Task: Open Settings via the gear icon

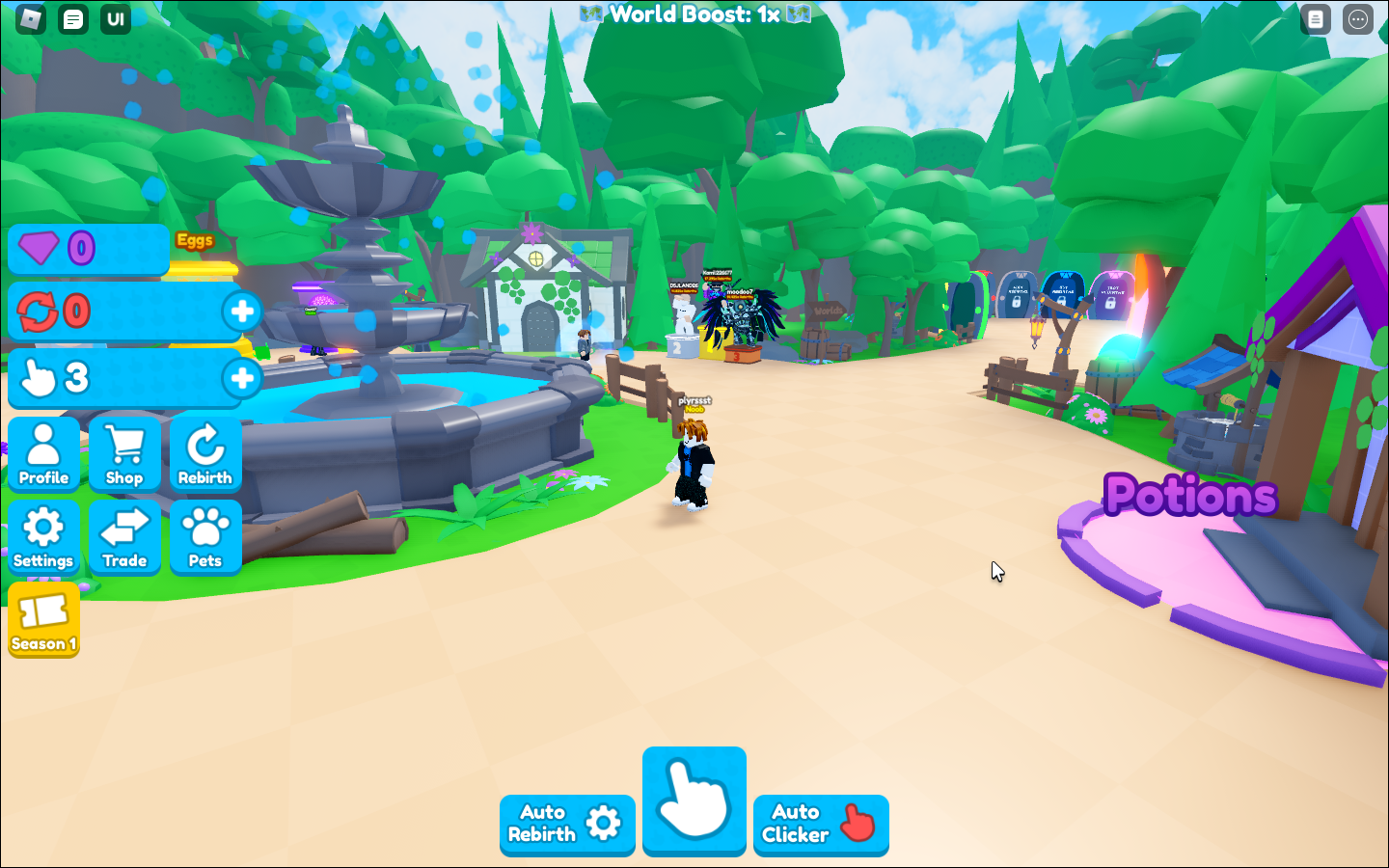Action: coord(44,537)
